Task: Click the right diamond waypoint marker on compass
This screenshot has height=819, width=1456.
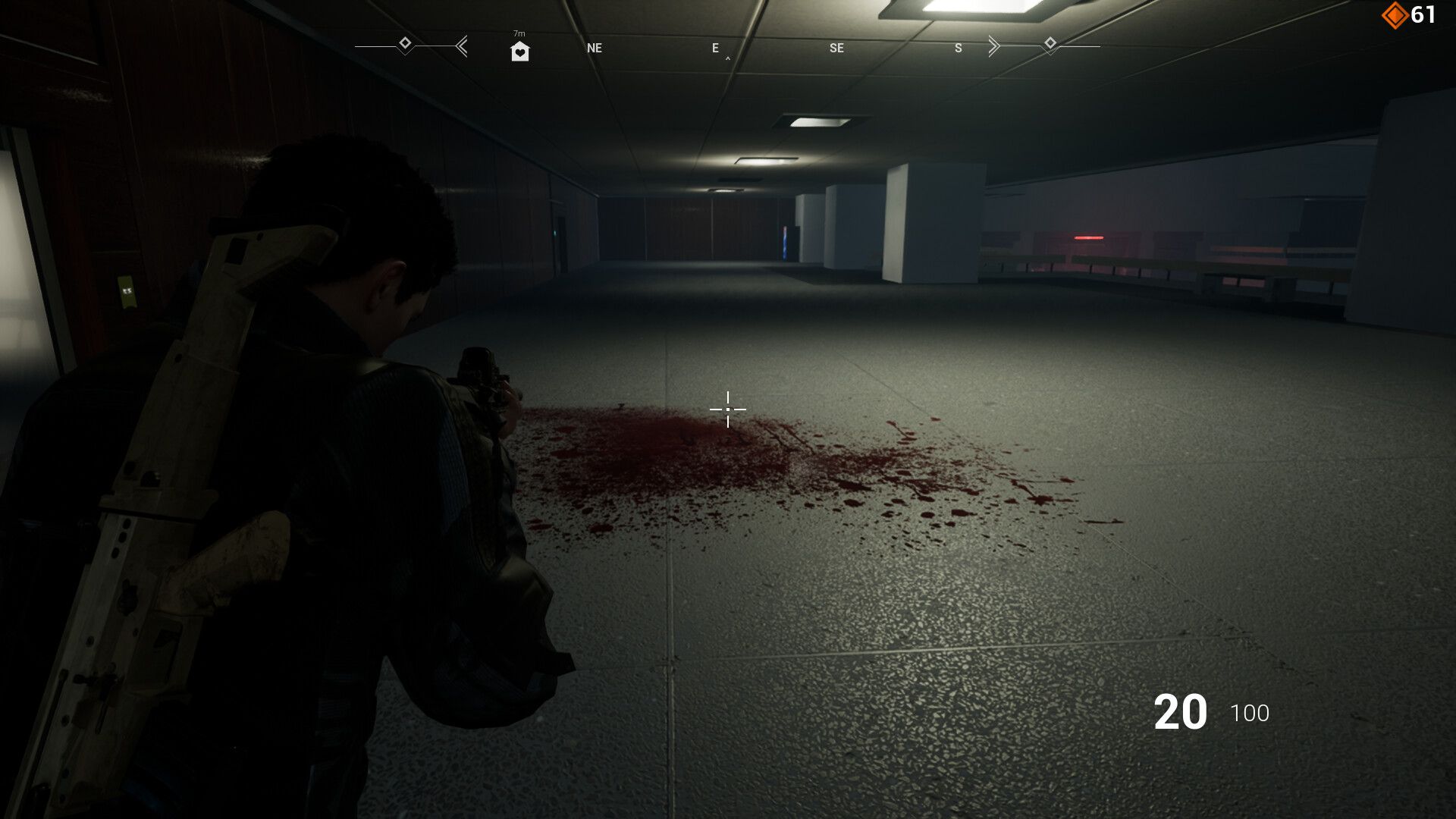Action: coord(1050,44)
